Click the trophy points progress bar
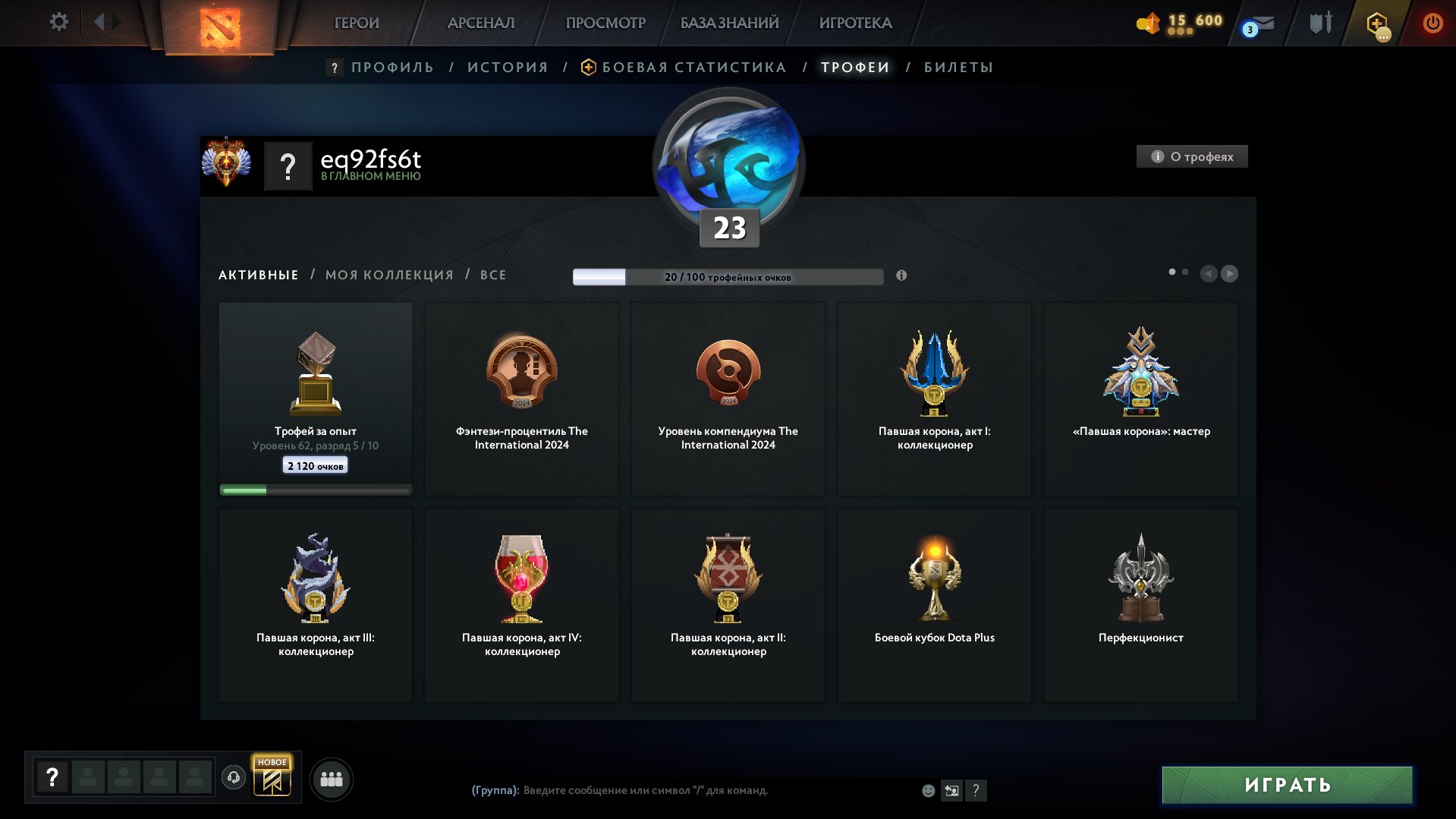Screen dimensions: 1456x819 (x=728, y=278)
